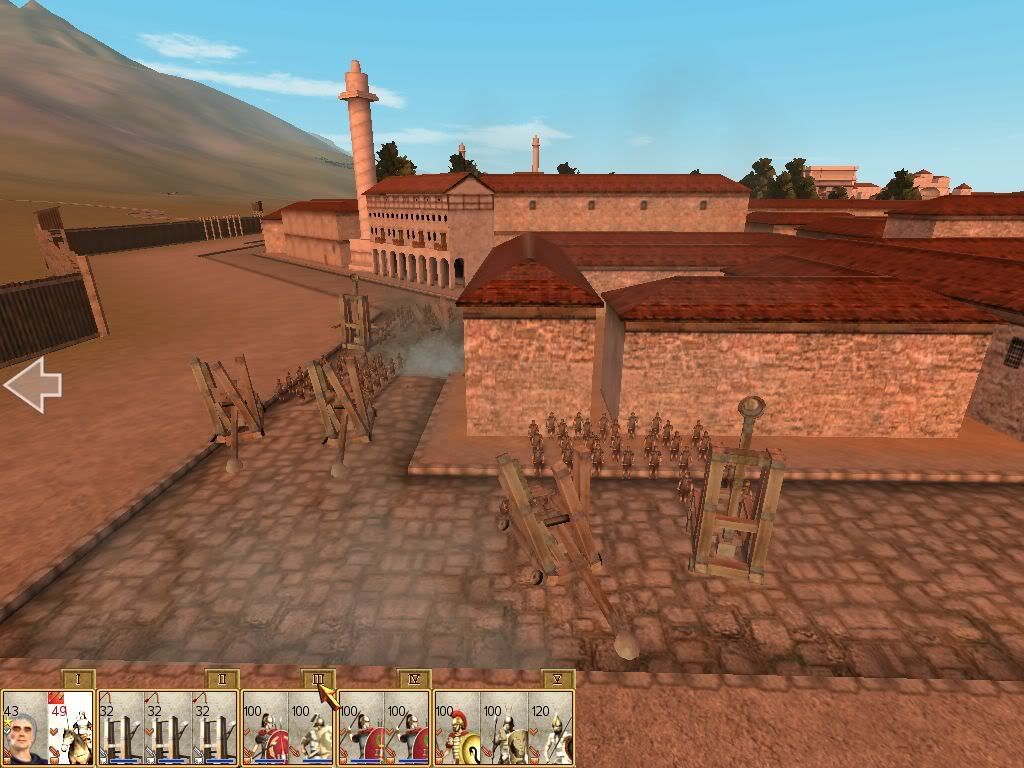
Task: Click the left-pointing arrow at screen edge
Action: point(32,385)
